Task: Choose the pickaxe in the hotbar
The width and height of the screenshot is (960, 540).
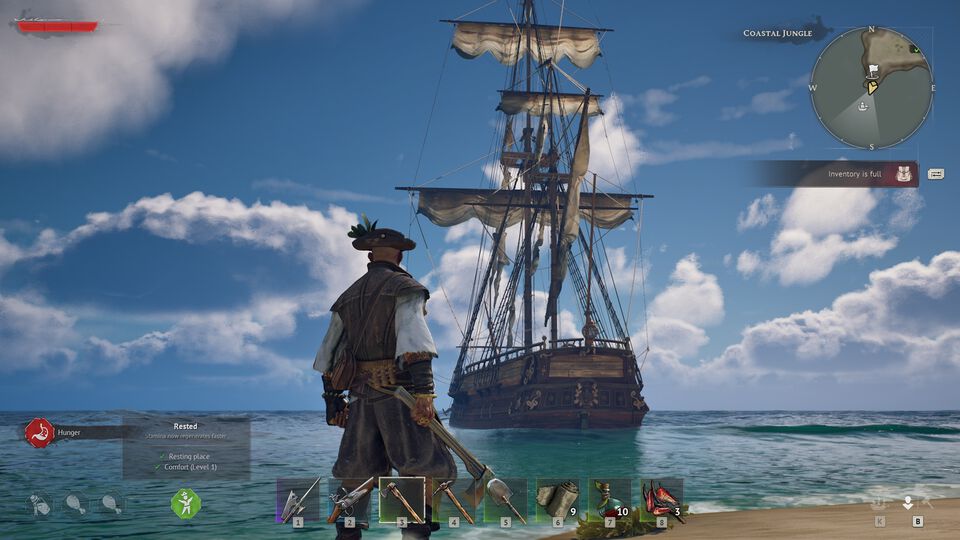Action: (453, 500)
